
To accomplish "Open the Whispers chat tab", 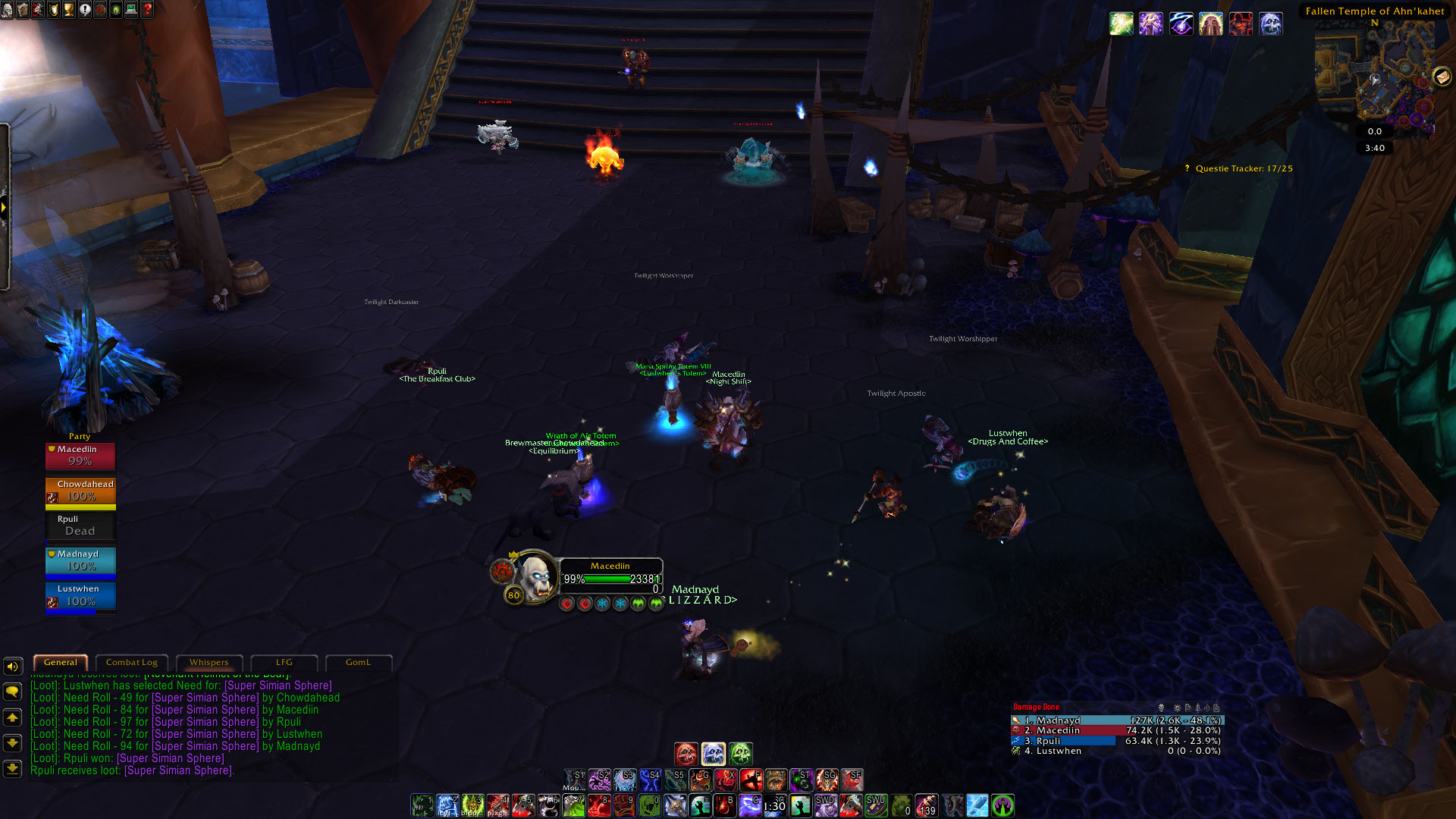I will [x=209, y=663].
